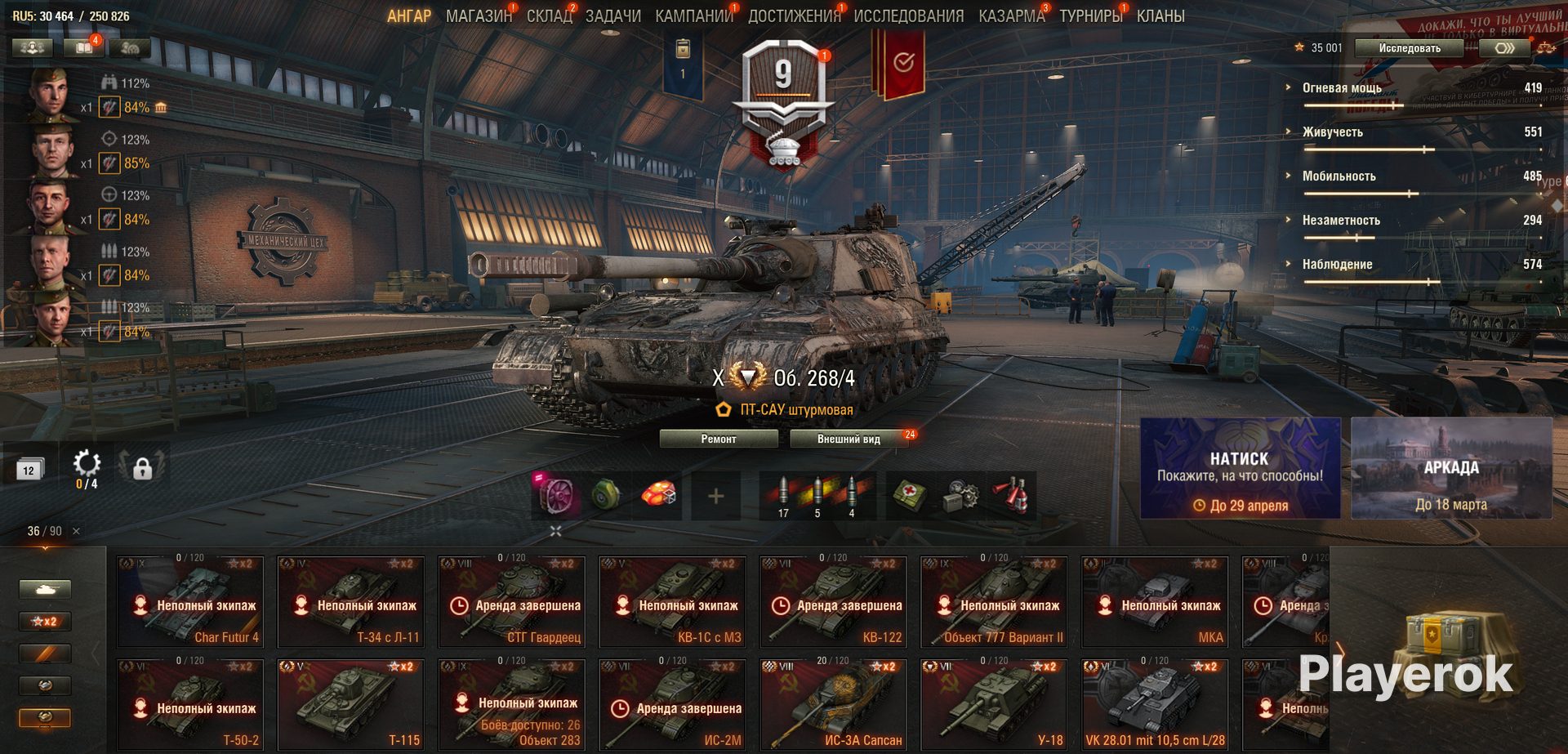This screenshot has height=754, width=1568.
Task: Expand the Огневая мощь firepower stat
Action: 1342,88
